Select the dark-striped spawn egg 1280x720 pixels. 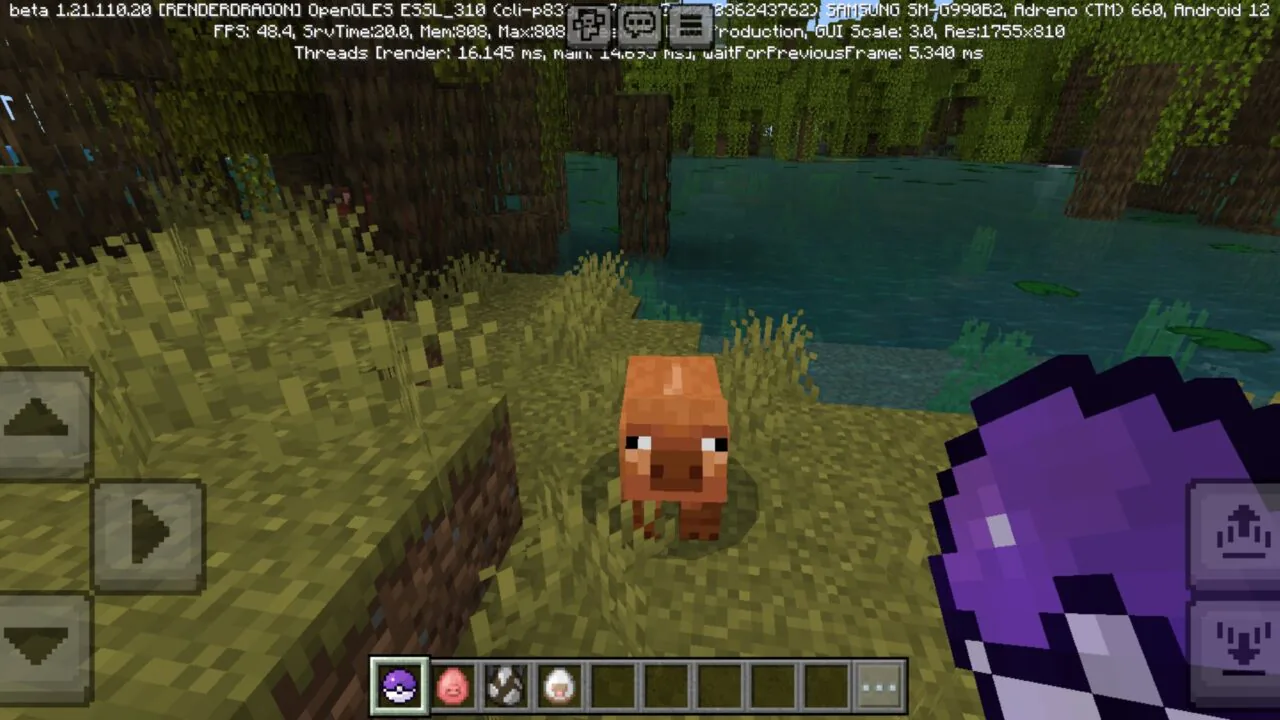pos(506,684)
